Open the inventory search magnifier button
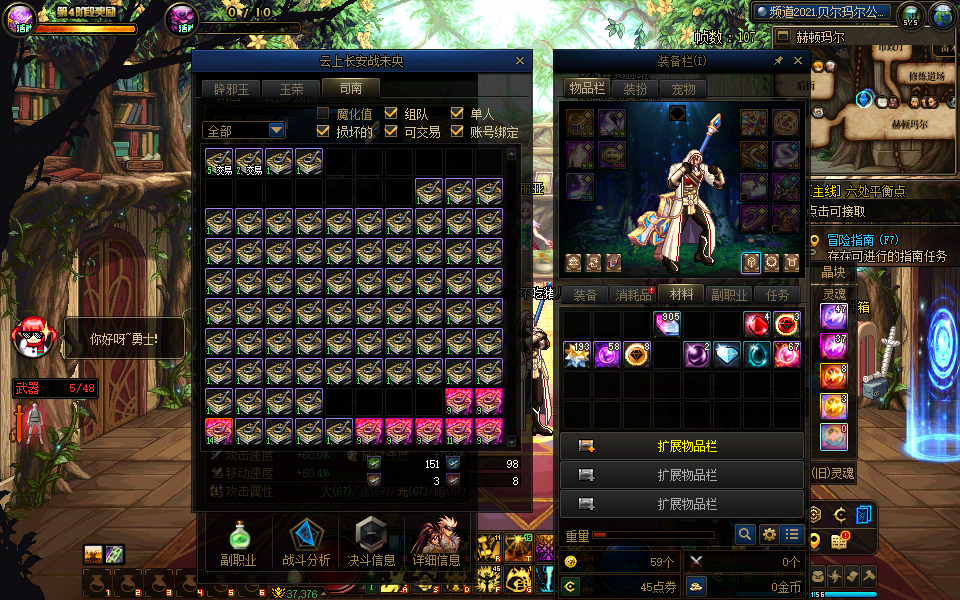The image size is (960, 600). [744, 535]
